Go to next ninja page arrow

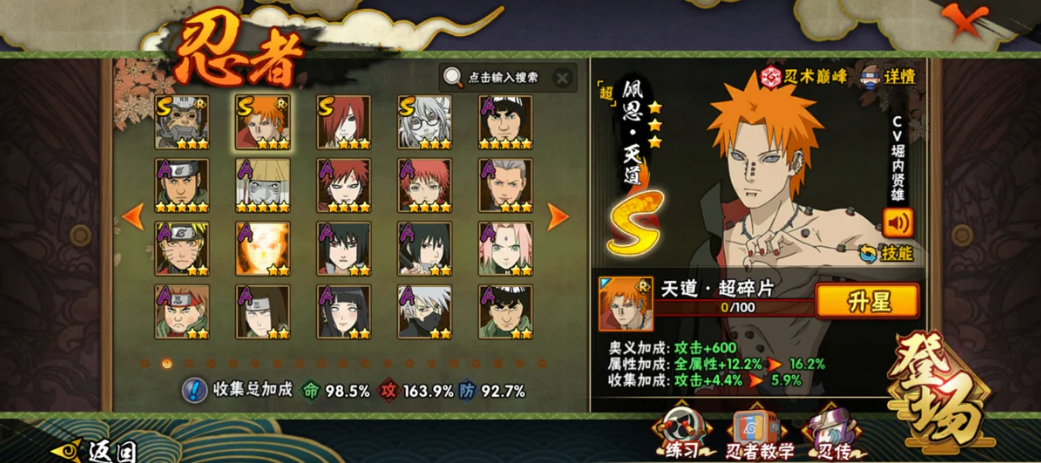click(x=557, y=215)
